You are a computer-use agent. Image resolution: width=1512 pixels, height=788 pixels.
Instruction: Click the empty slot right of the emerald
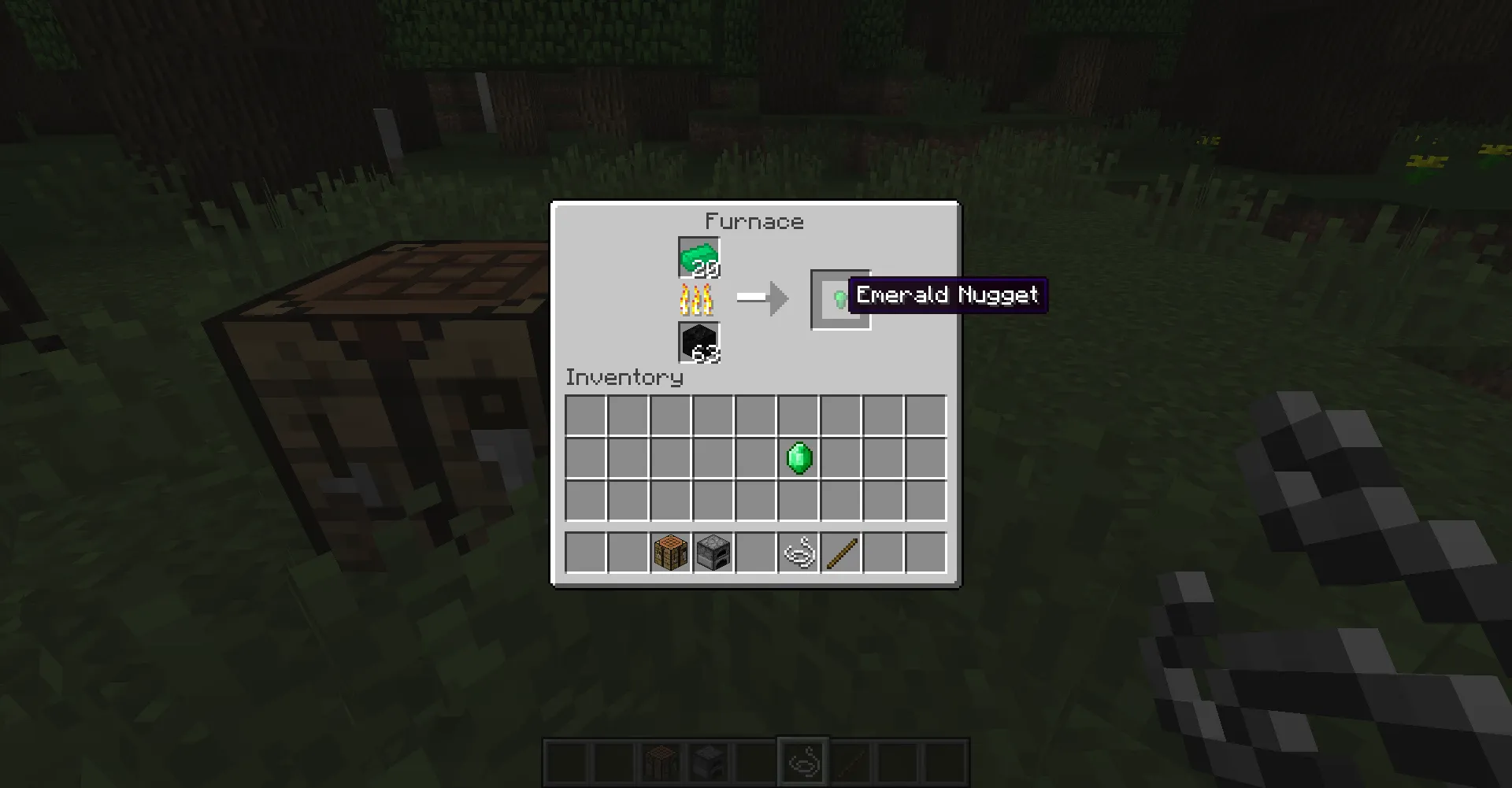[841, 457]
